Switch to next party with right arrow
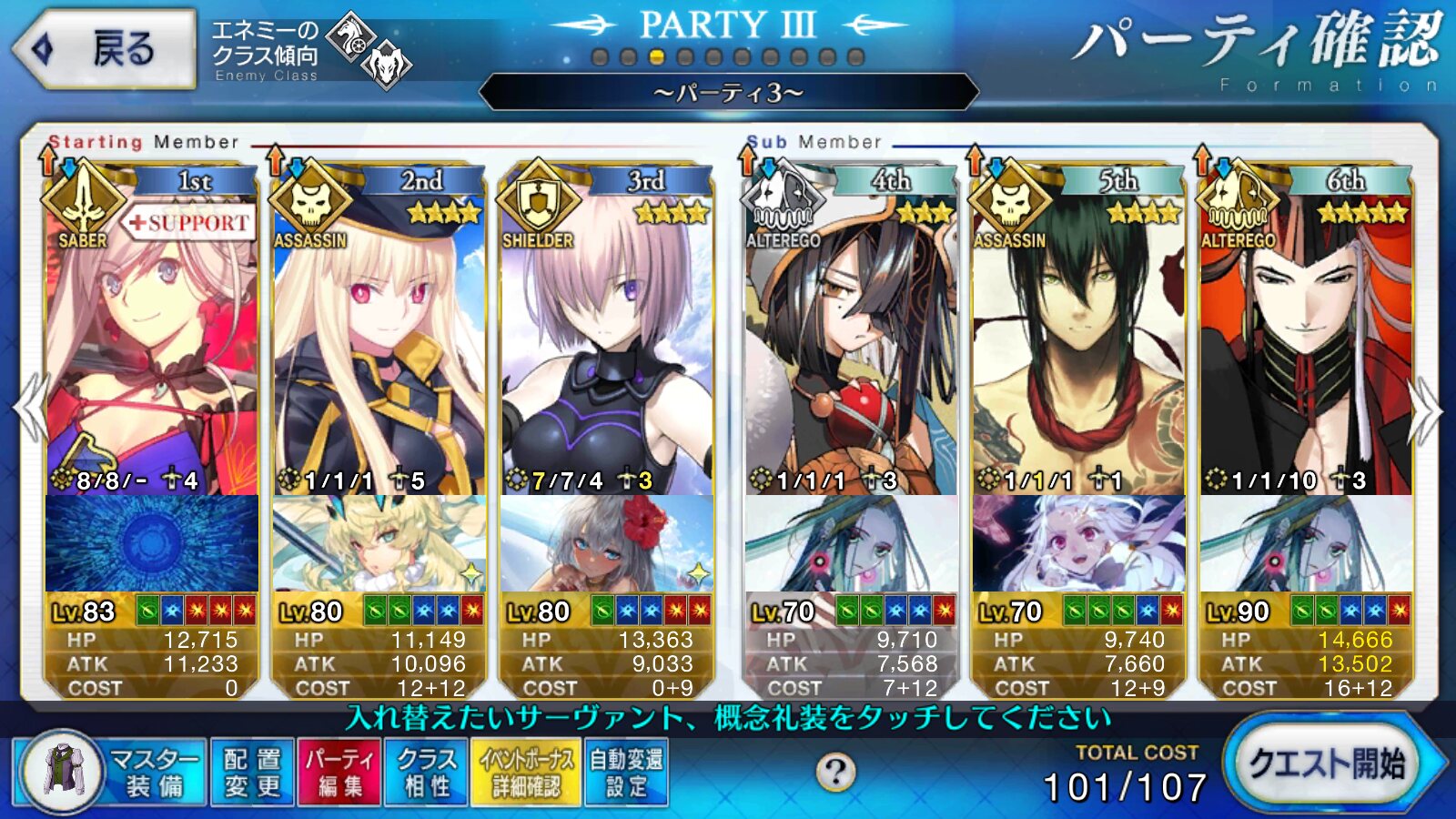 pyautogui.click(x=1425, y=409)
